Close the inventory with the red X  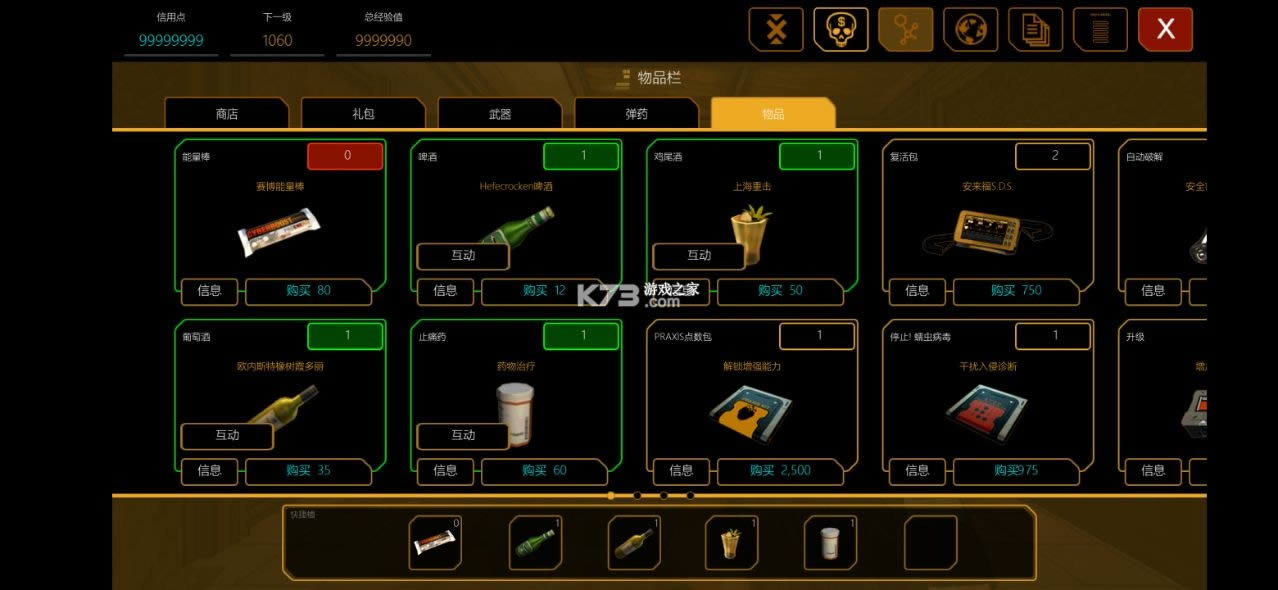tap(1165, 30)
